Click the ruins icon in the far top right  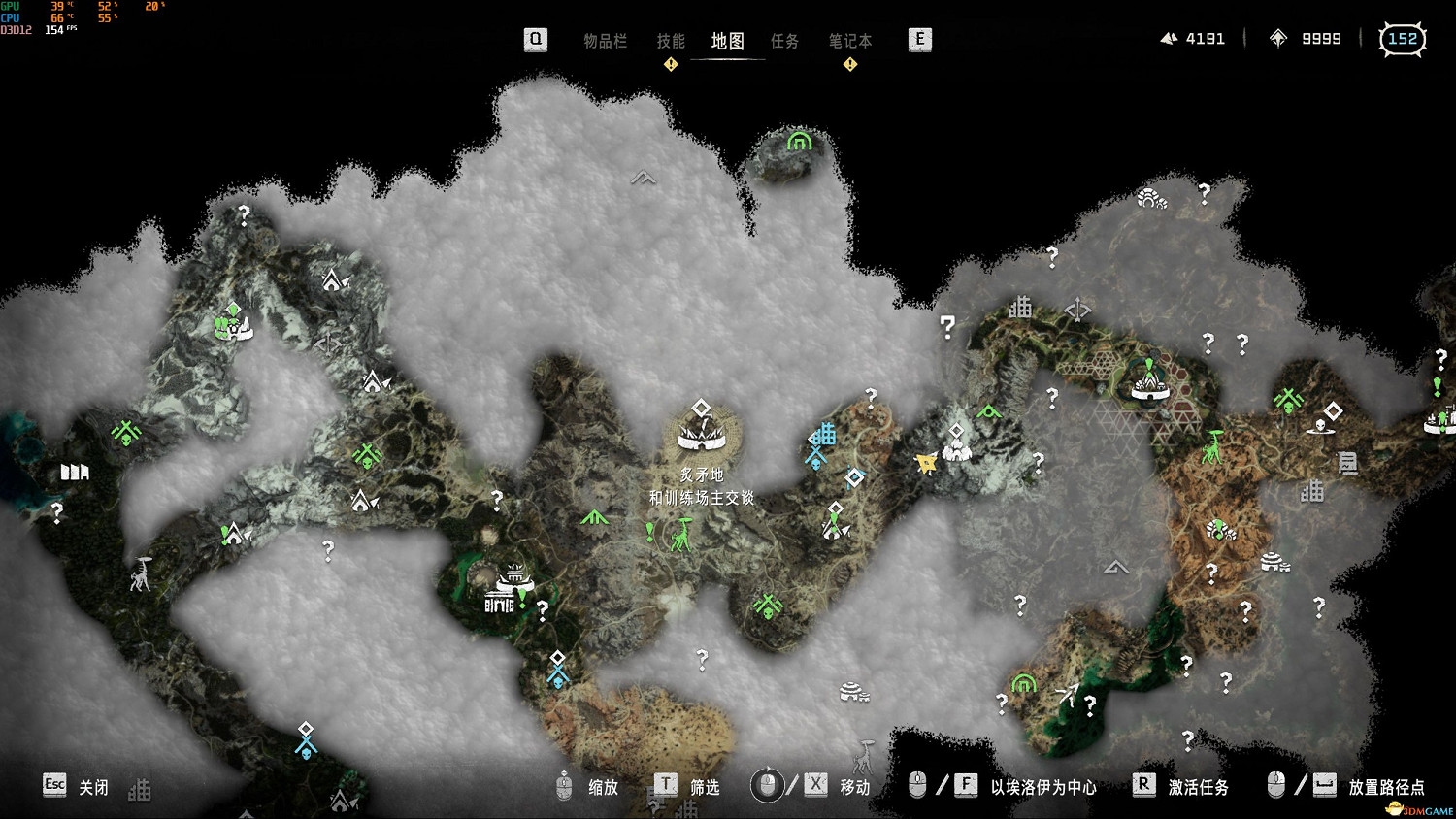(x=1150, y=202)
